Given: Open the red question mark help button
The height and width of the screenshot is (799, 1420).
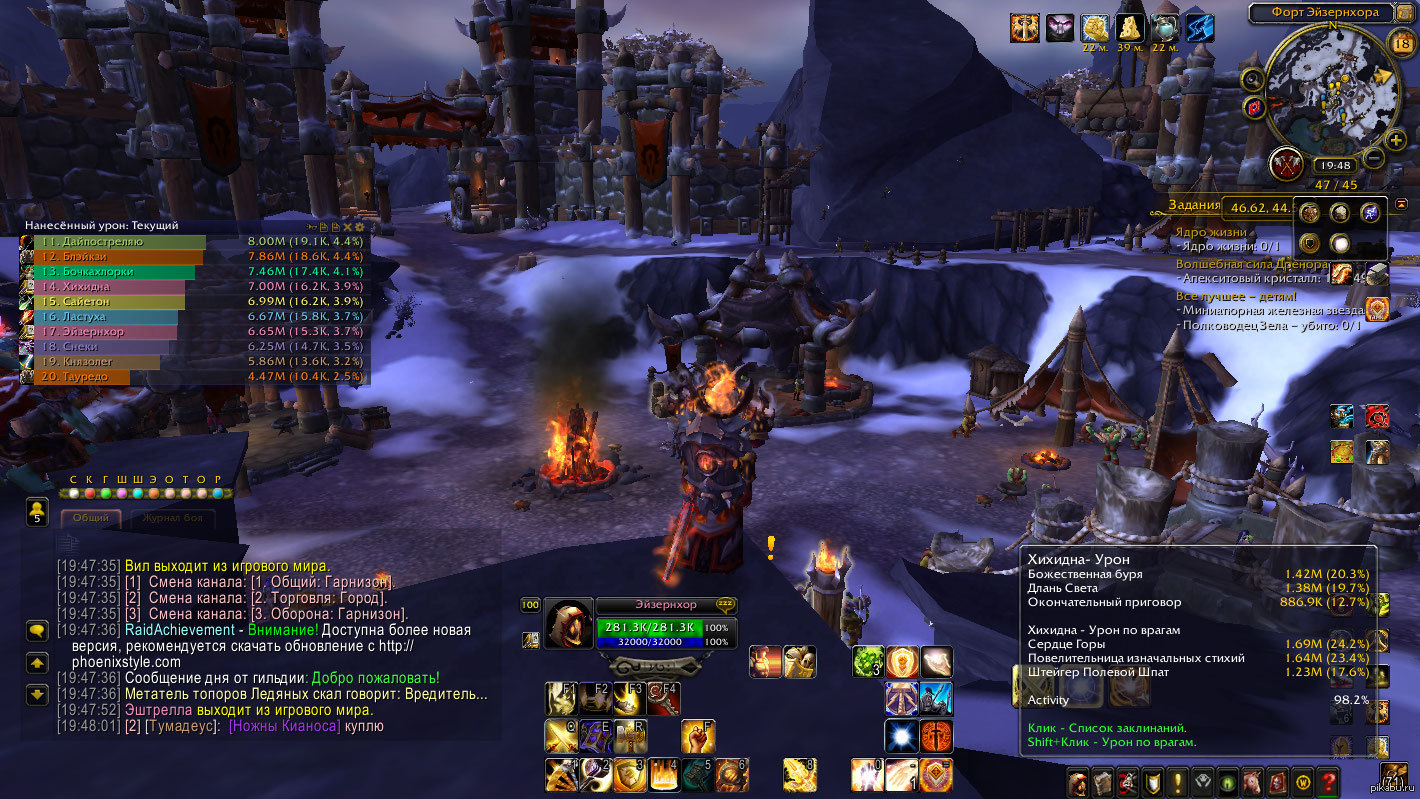Looking at the screenshot, I should point(1328,781).
